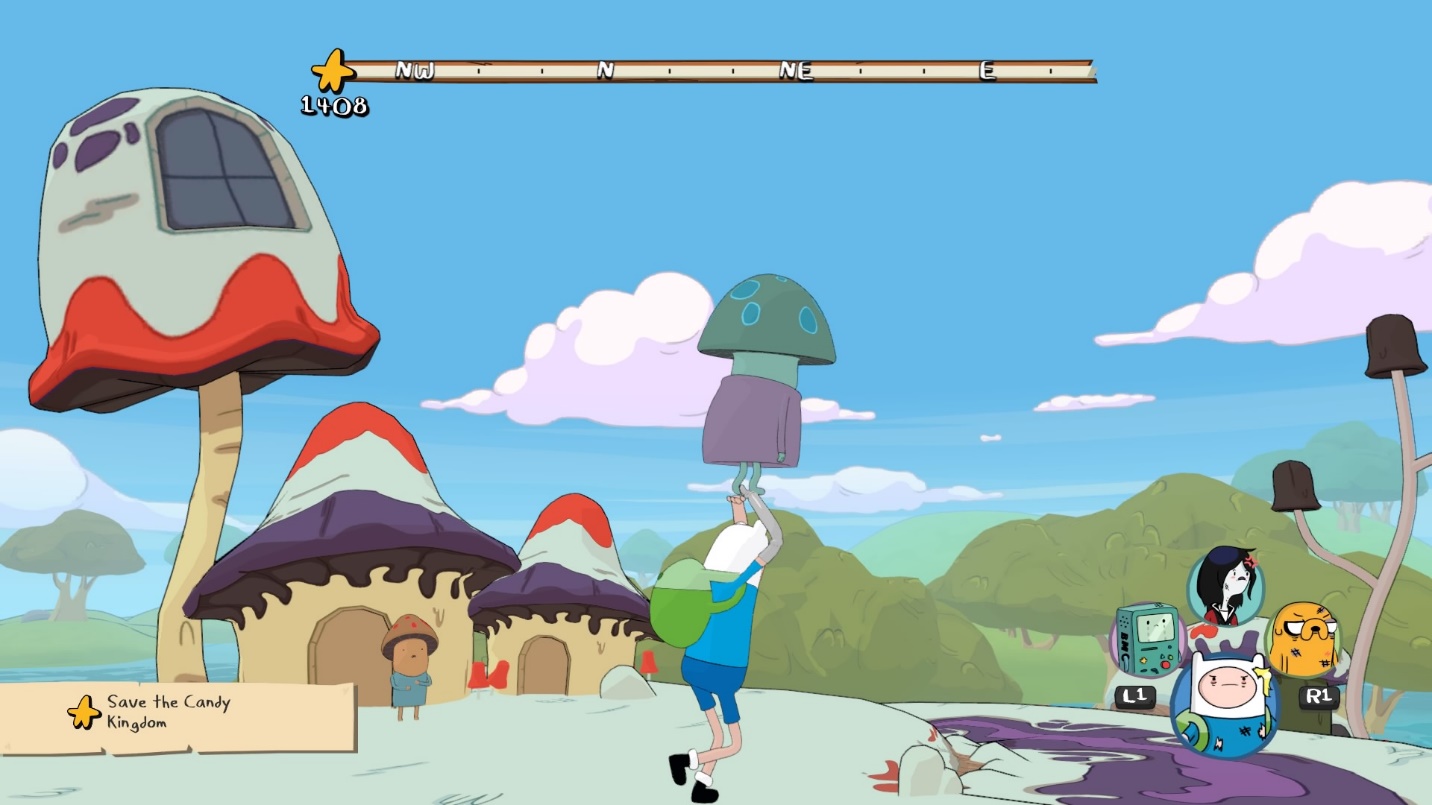
Task: Choose Jake's character portrait
Action: click(x=1304, y=640)
